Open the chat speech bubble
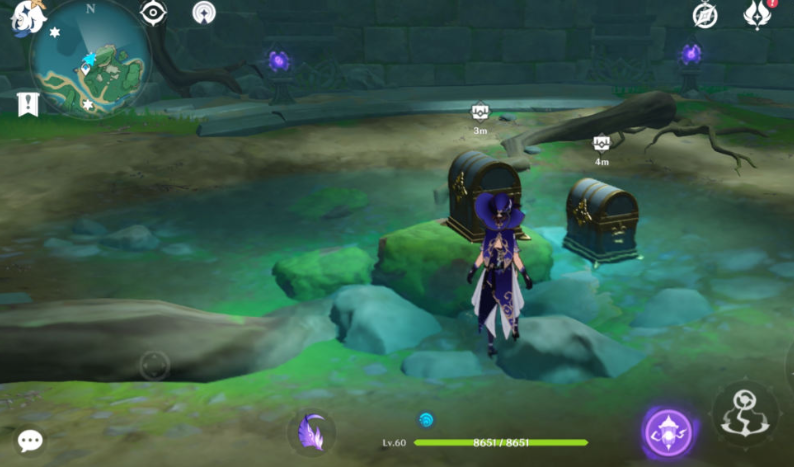This screenshot has height=467, width=794. pyautogui.click(x=30, y=440)
